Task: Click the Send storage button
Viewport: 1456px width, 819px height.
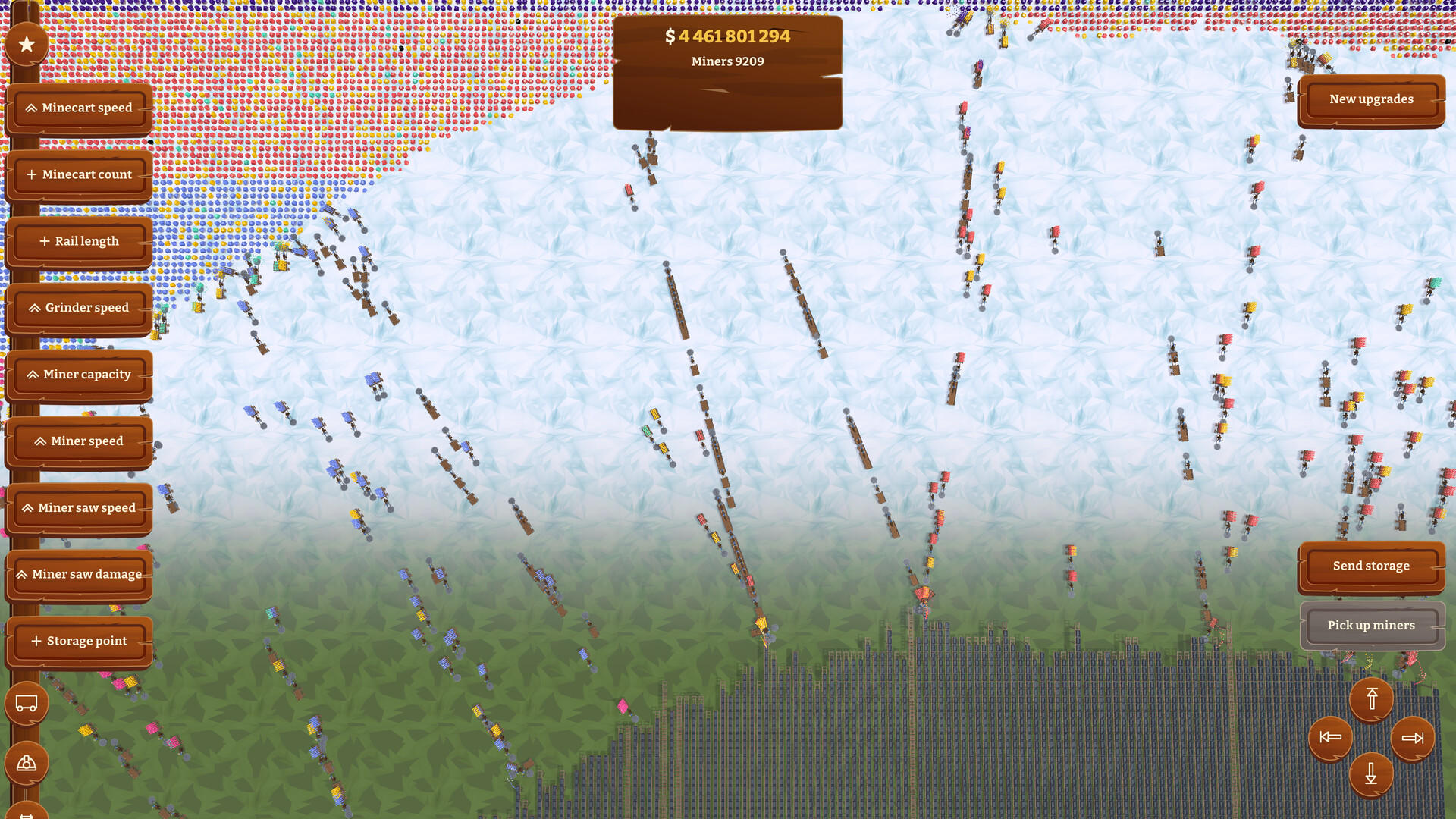Action: click(1371, 566)
